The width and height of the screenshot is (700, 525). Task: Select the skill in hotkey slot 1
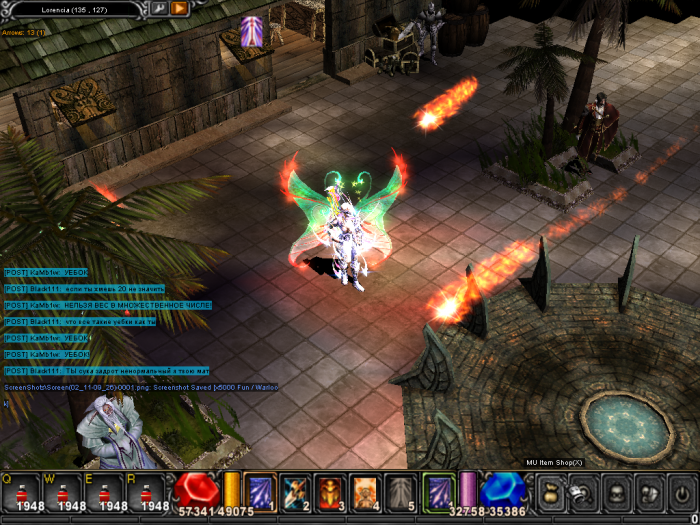[261, 492]
